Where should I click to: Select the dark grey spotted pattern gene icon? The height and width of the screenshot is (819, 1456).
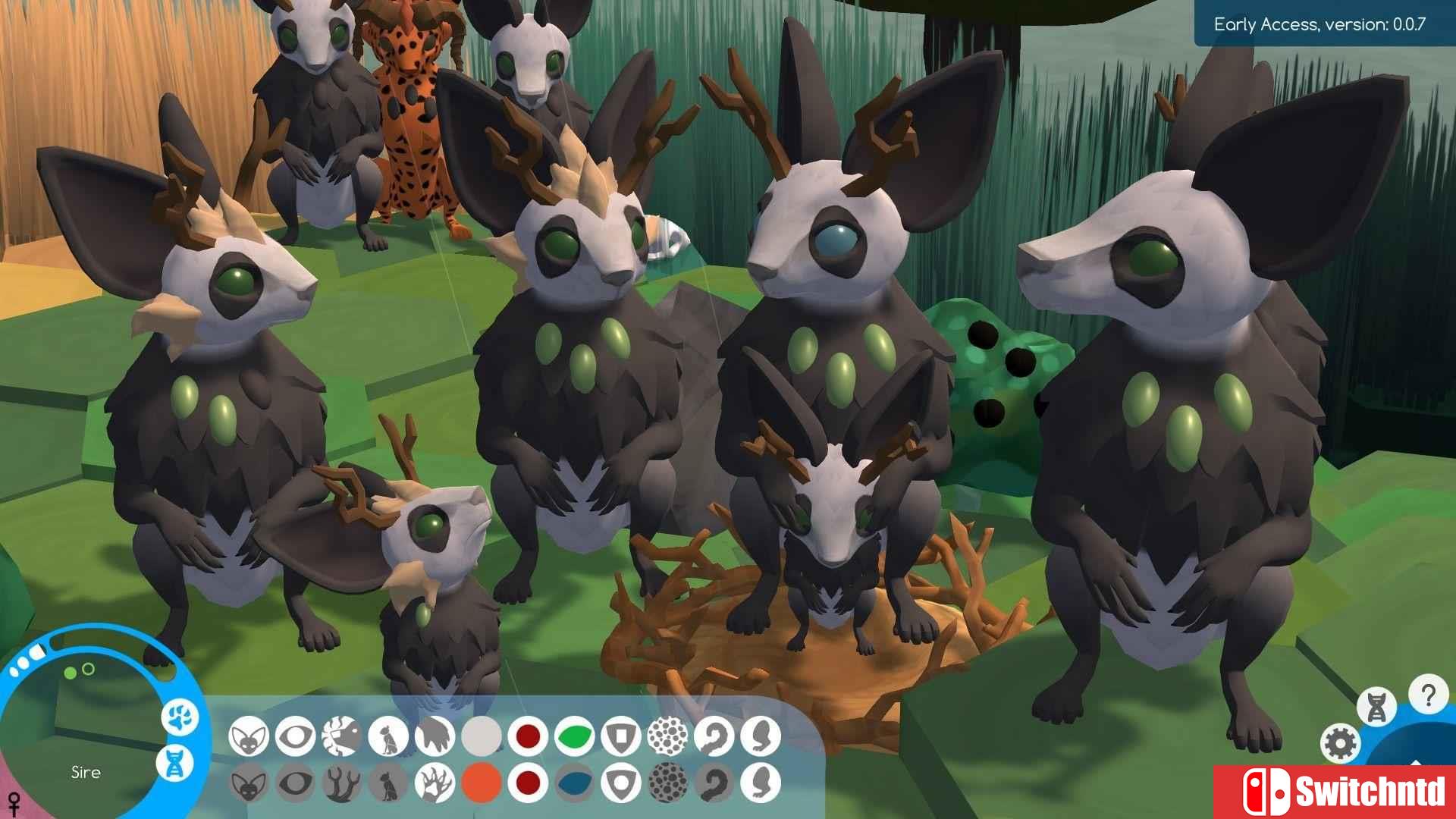(x=668, y=783)
